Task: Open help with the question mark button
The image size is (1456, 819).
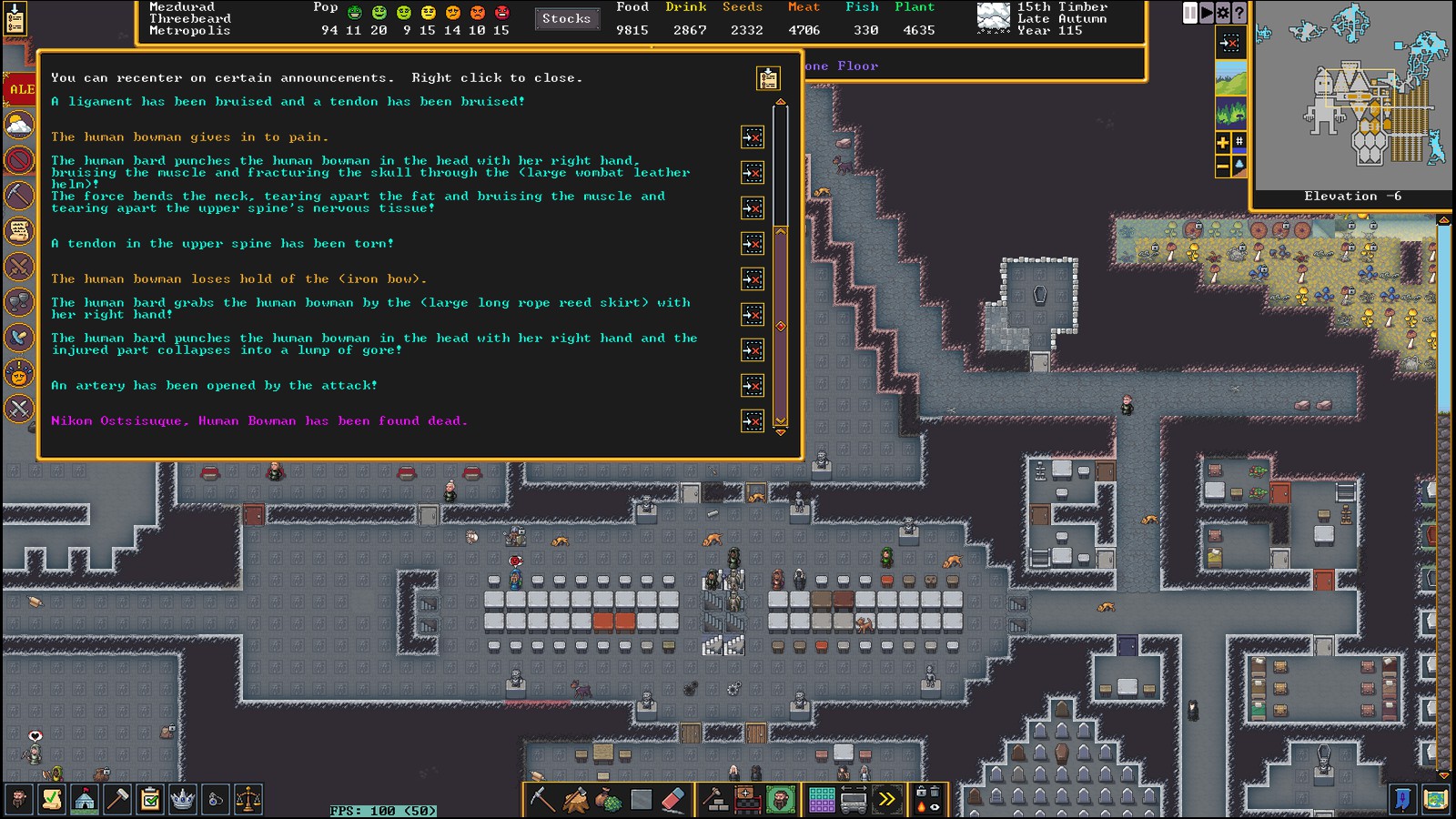Action: coord(1239,13)
